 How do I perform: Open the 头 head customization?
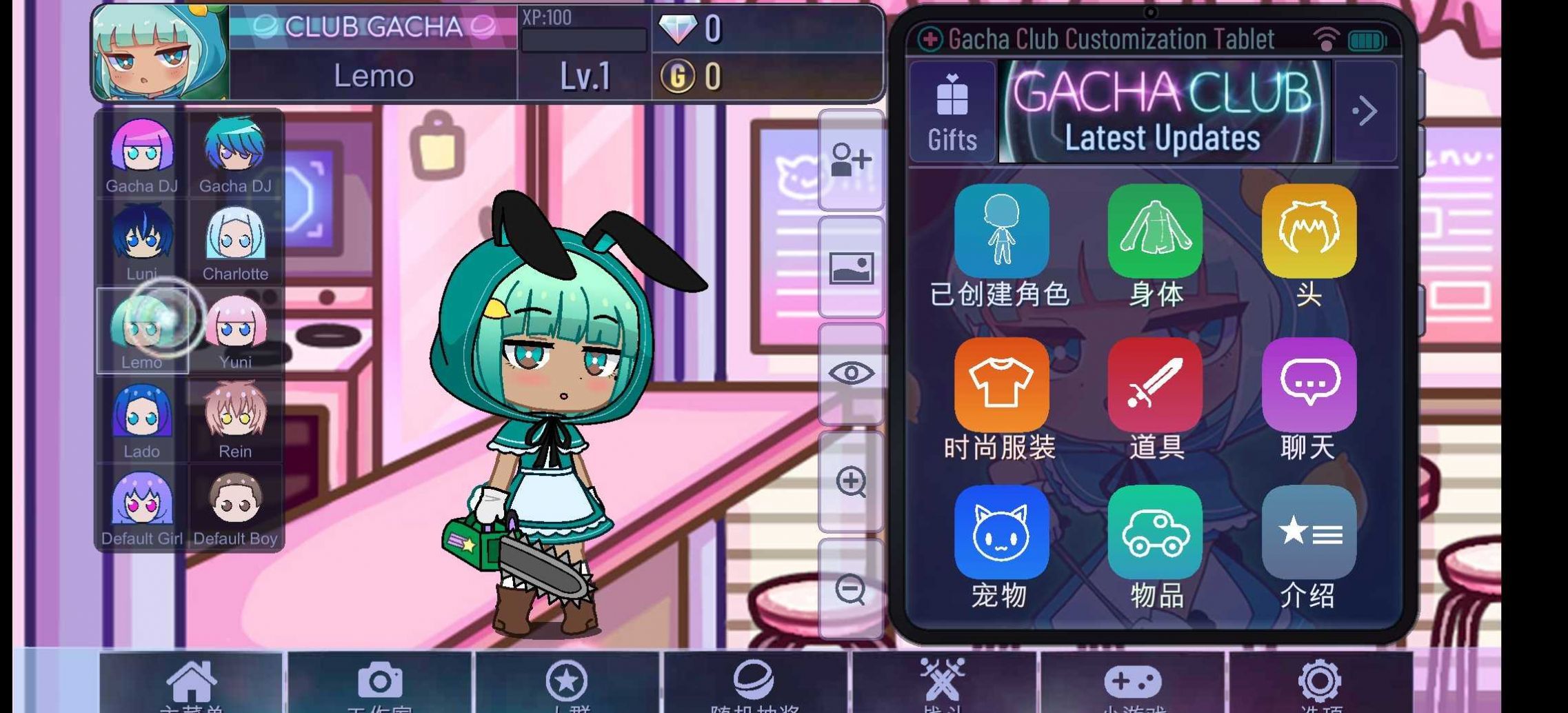[1309, 232]
